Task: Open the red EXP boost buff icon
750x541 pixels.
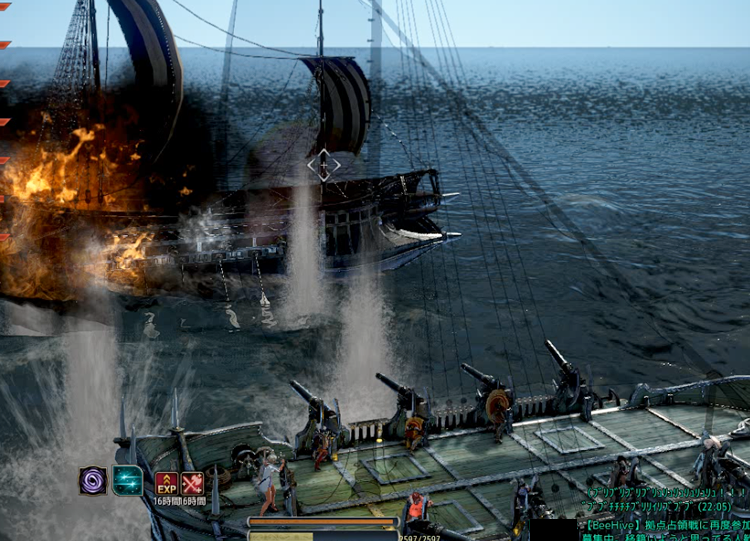Action: click(166, 484)
